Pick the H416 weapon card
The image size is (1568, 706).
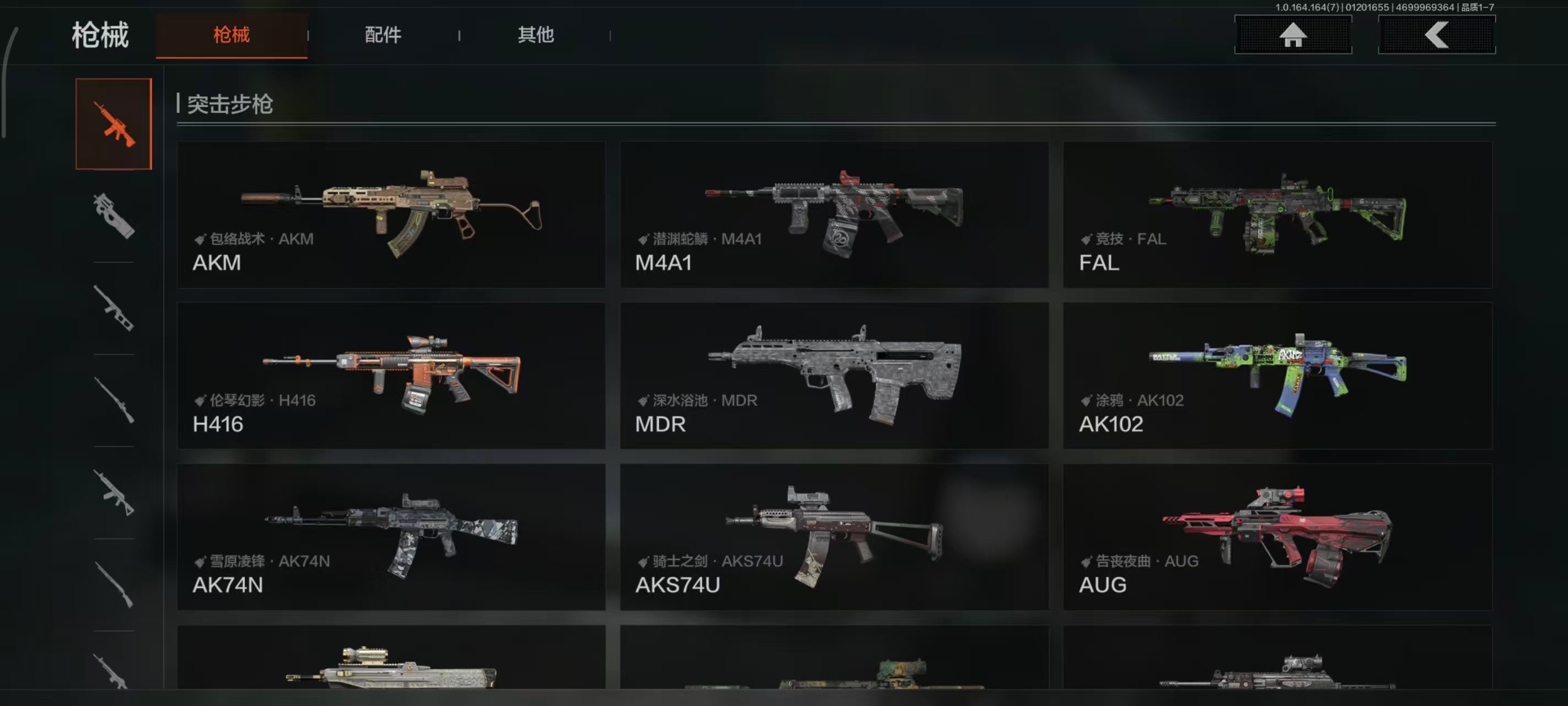tap(391, 376)
